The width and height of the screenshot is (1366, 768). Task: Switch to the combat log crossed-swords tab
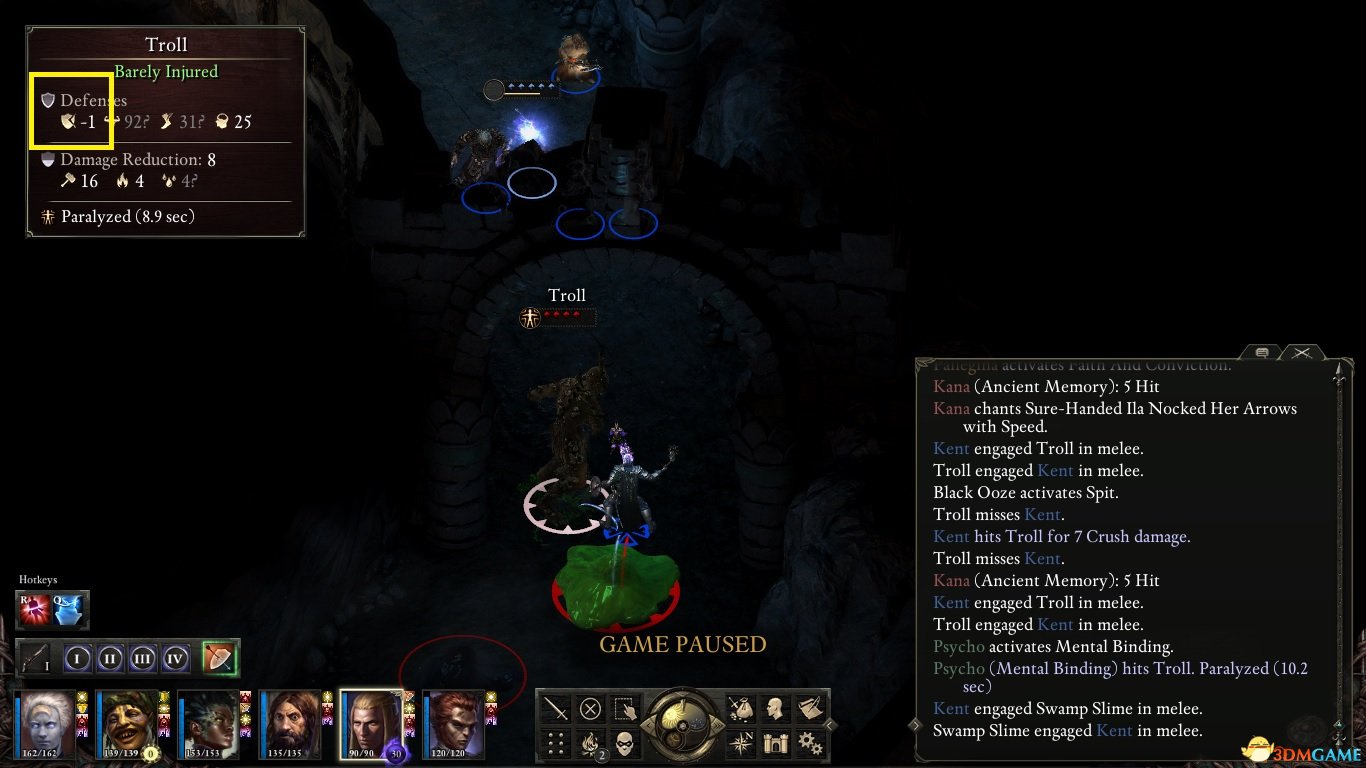[x=1301, y=352]
